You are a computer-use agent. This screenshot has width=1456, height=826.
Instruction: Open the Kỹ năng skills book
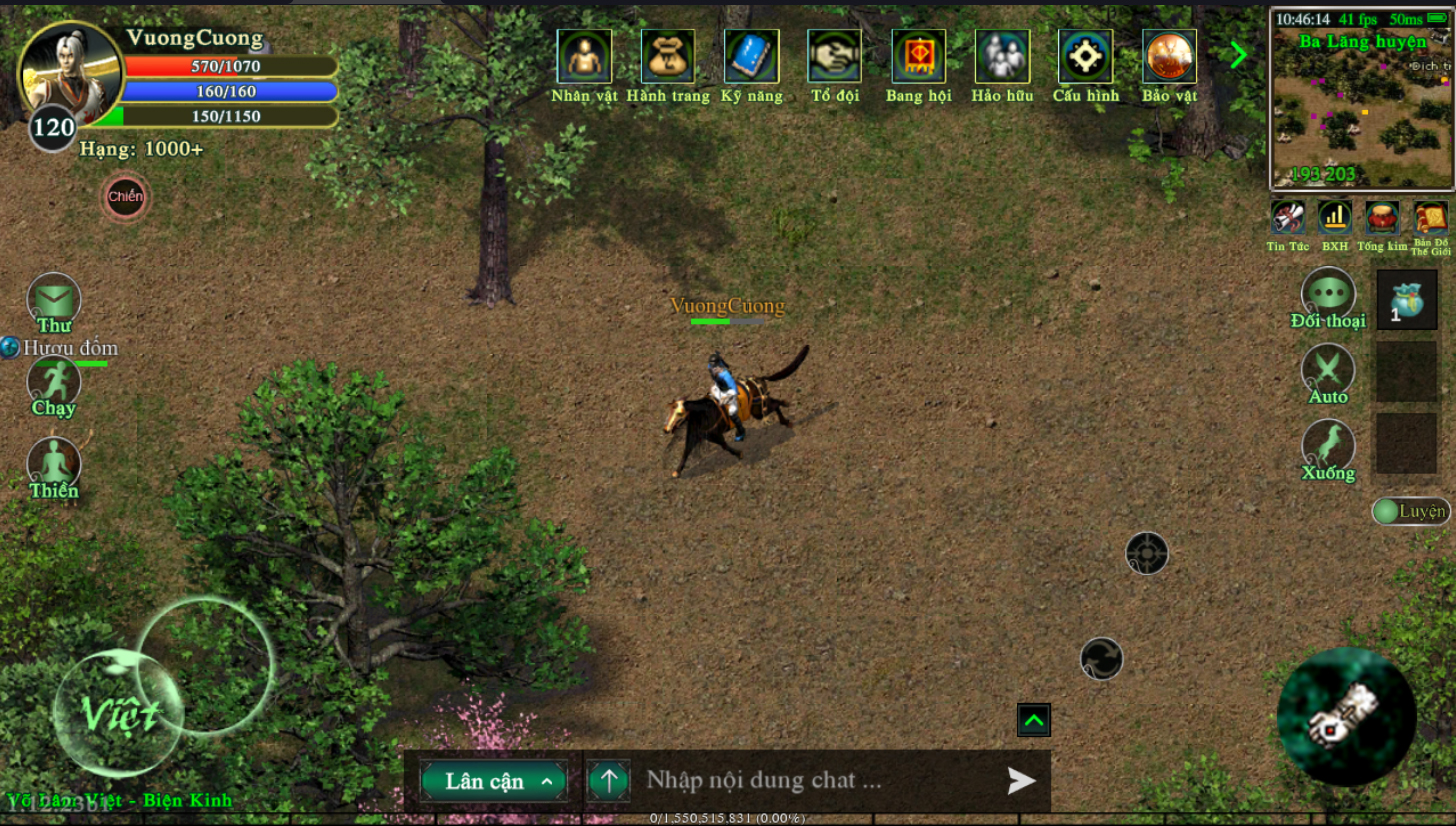[751, 57]
